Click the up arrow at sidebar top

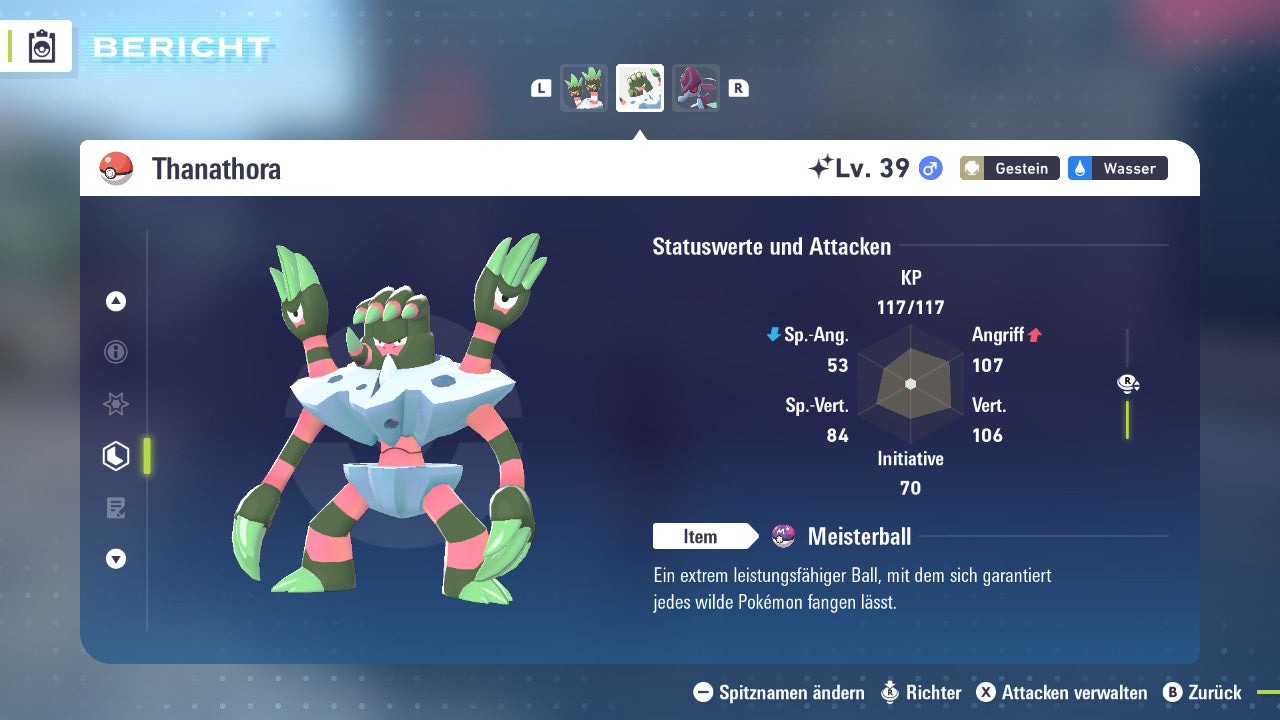coord(115,300)
